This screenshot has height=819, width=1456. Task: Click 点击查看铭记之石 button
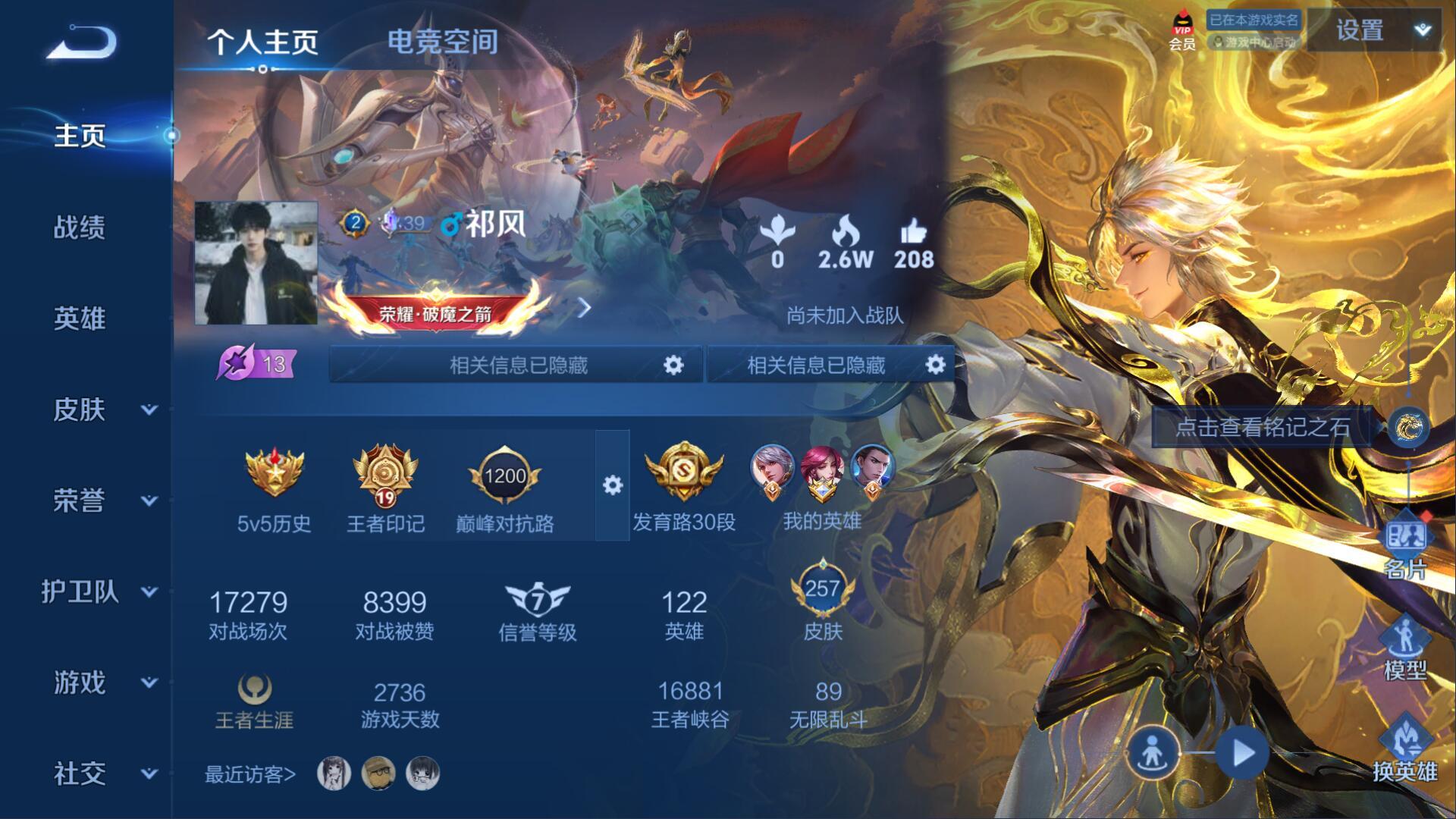coord(1263,427)
